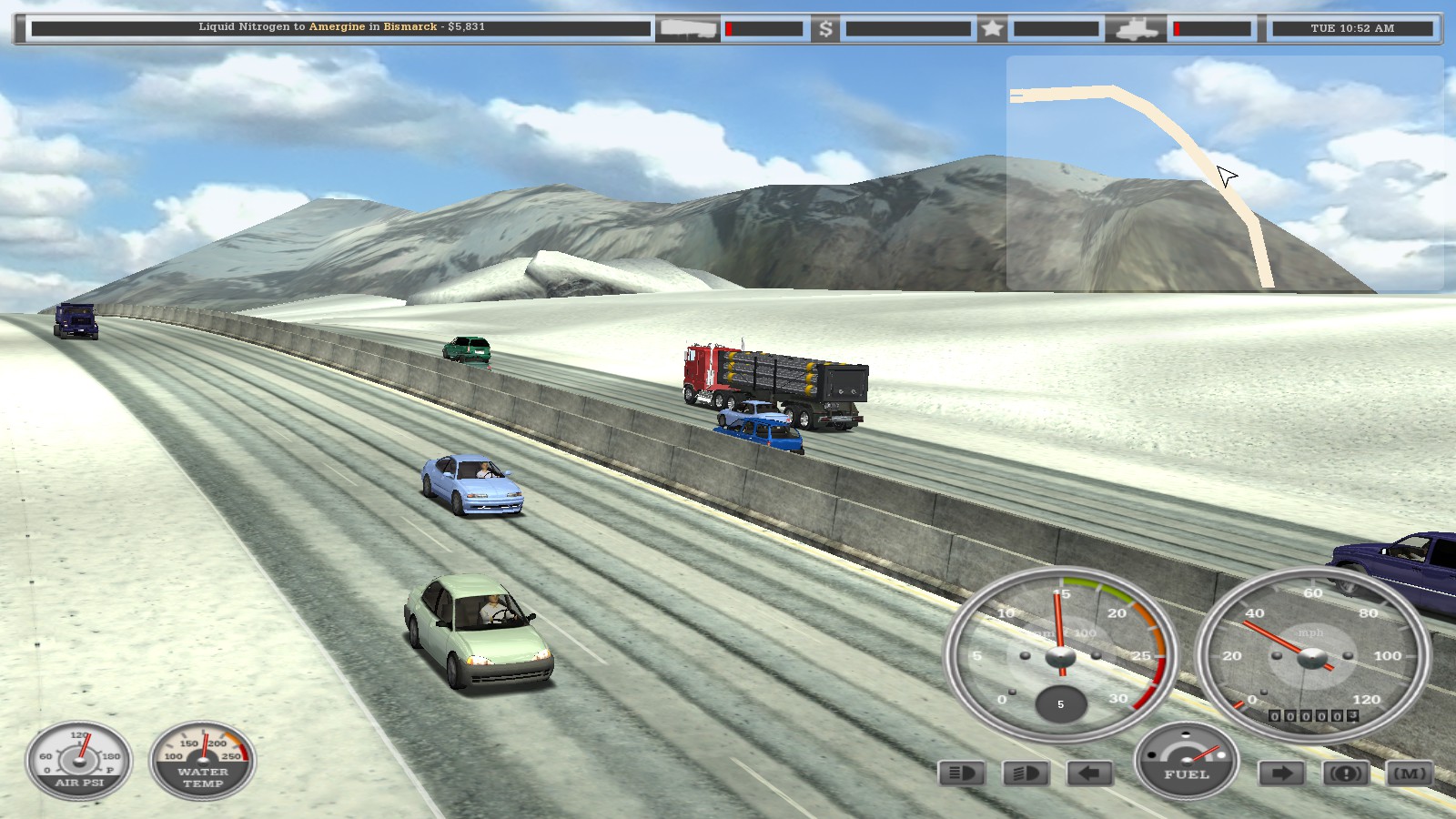Click the odometer under the speedometer
The image size is (1456, 819).
click(x=1312, y=717)
